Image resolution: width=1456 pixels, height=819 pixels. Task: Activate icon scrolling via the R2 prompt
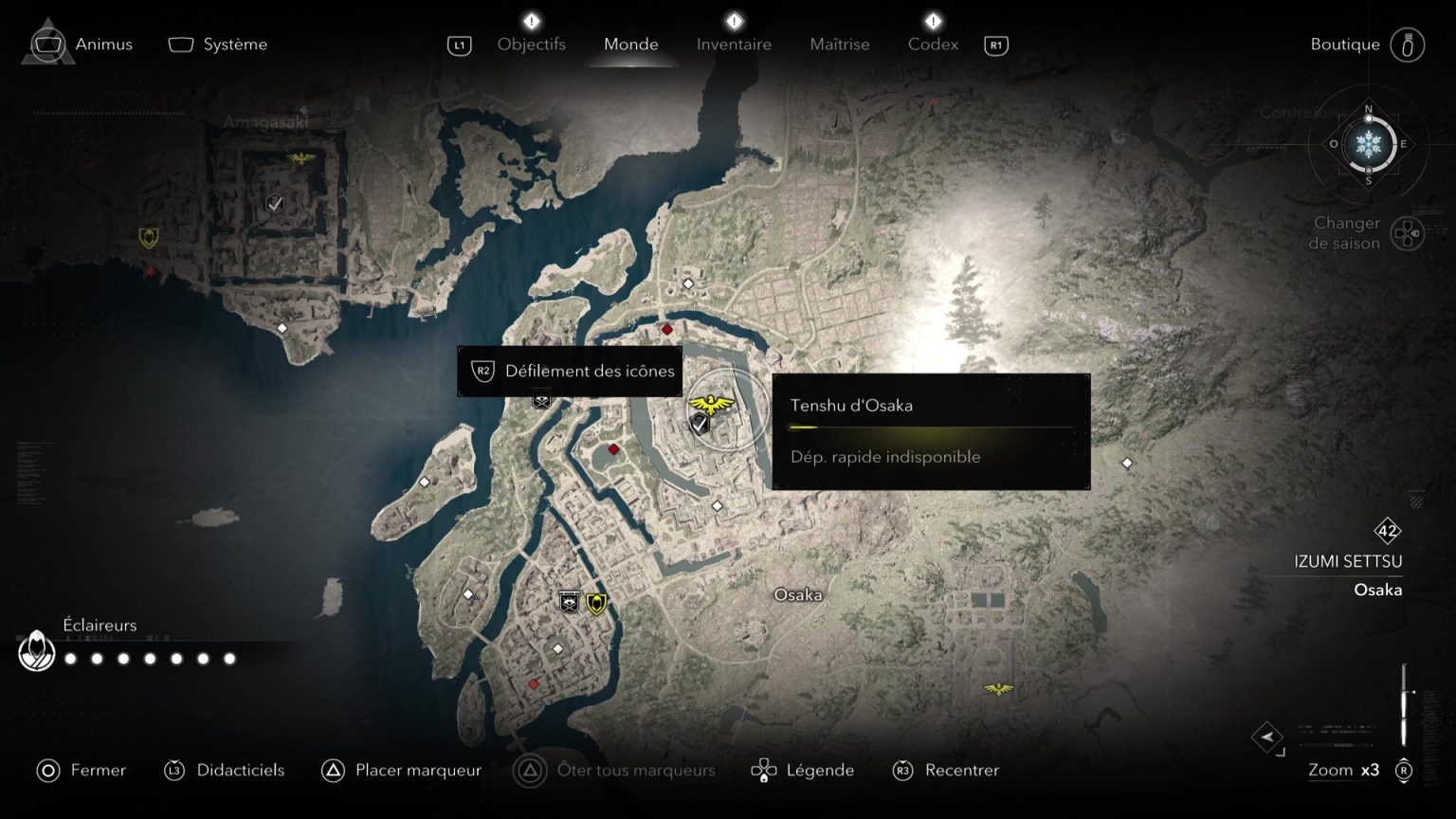[x=569, y=371]
